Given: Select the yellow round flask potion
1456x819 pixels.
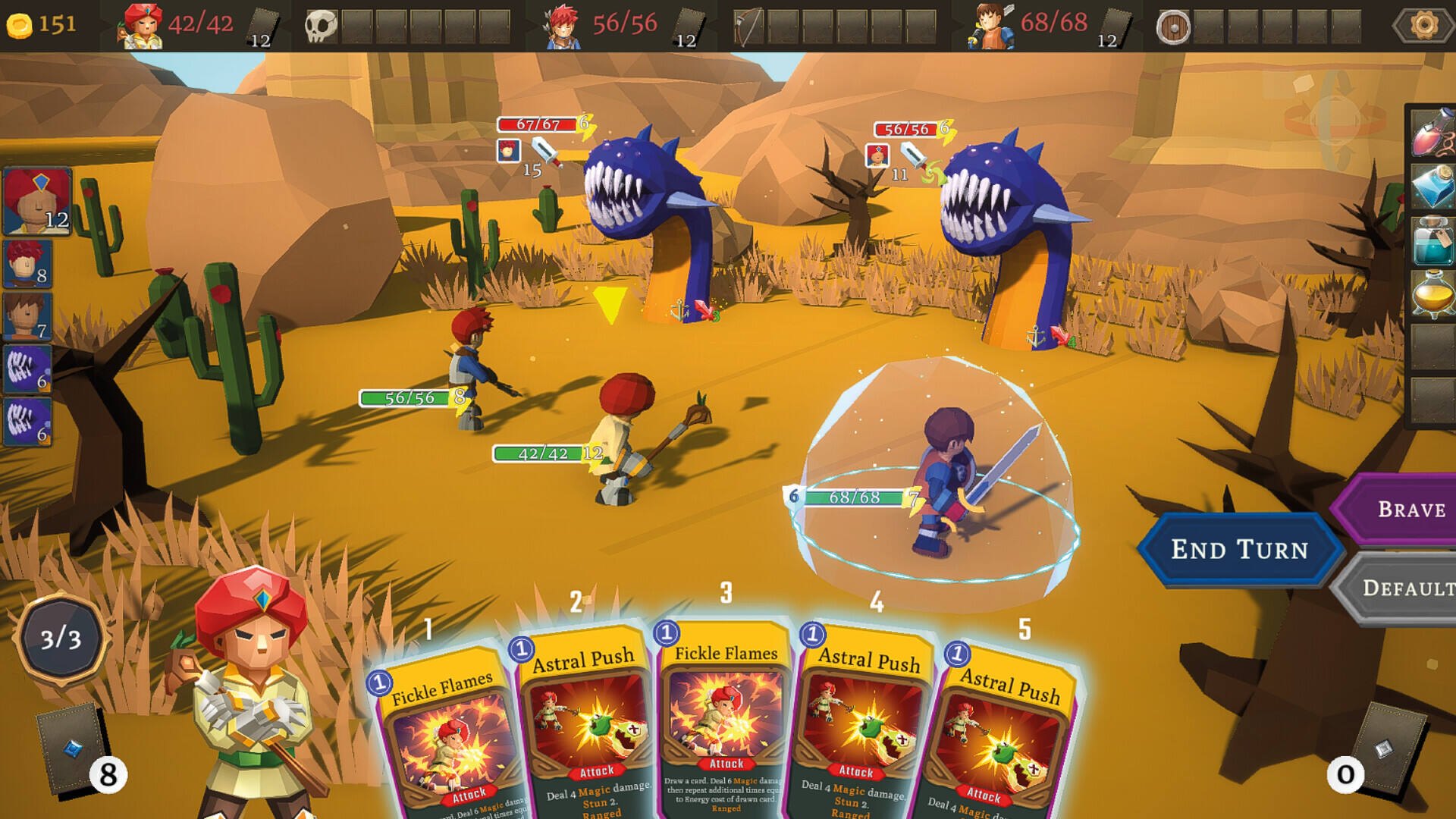Looking at the screenshot, I should 1432,294.
